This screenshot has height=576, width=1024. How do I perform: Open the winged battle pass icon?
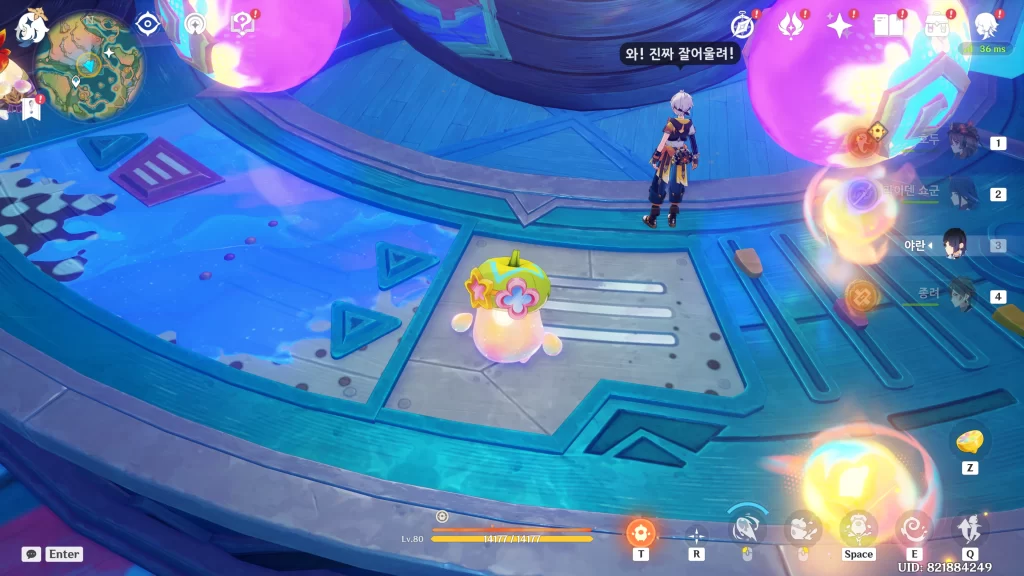coord(792,25)
